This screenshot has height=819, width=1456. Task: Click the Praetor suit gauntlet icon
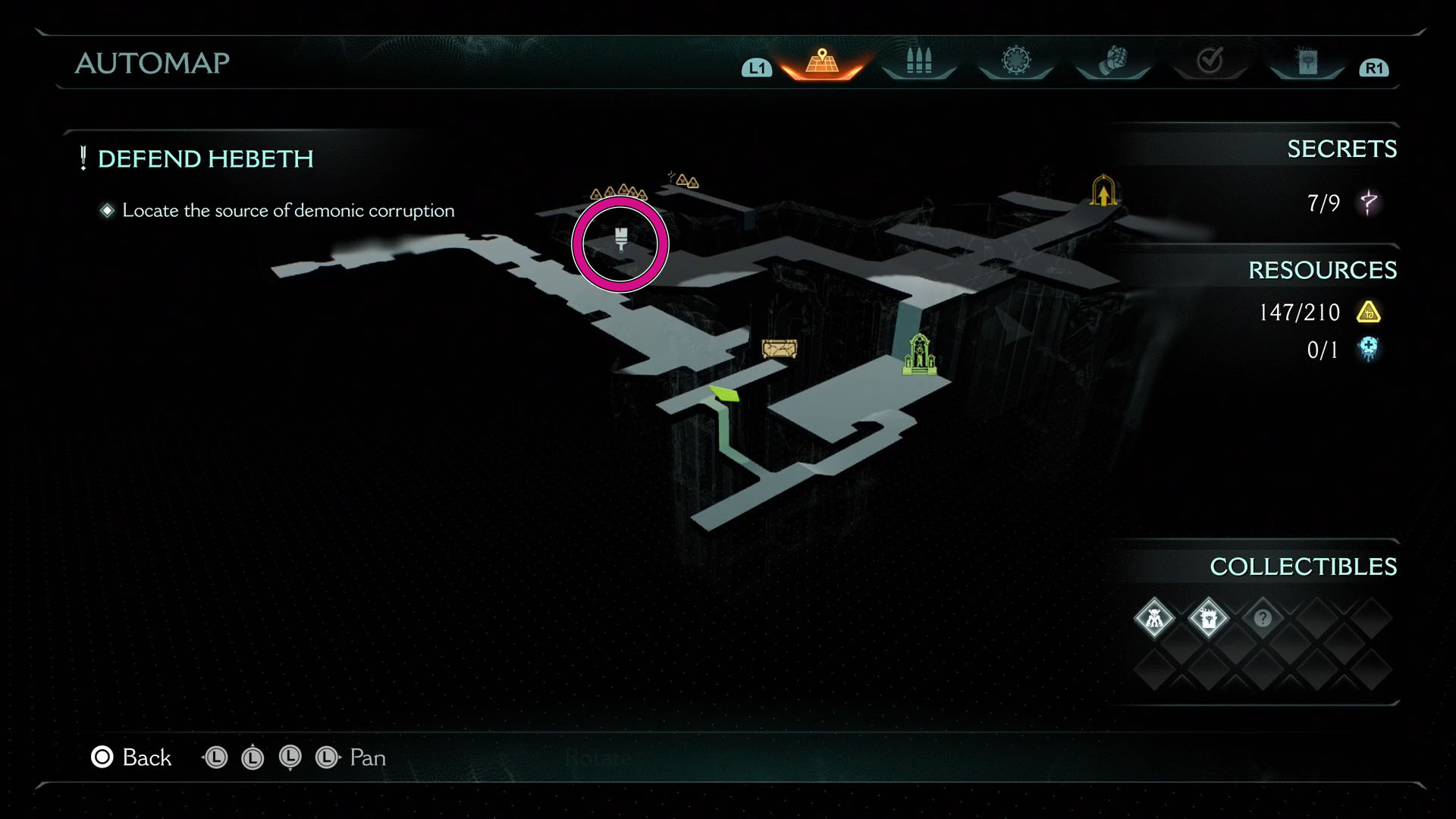pos(1112,59)
